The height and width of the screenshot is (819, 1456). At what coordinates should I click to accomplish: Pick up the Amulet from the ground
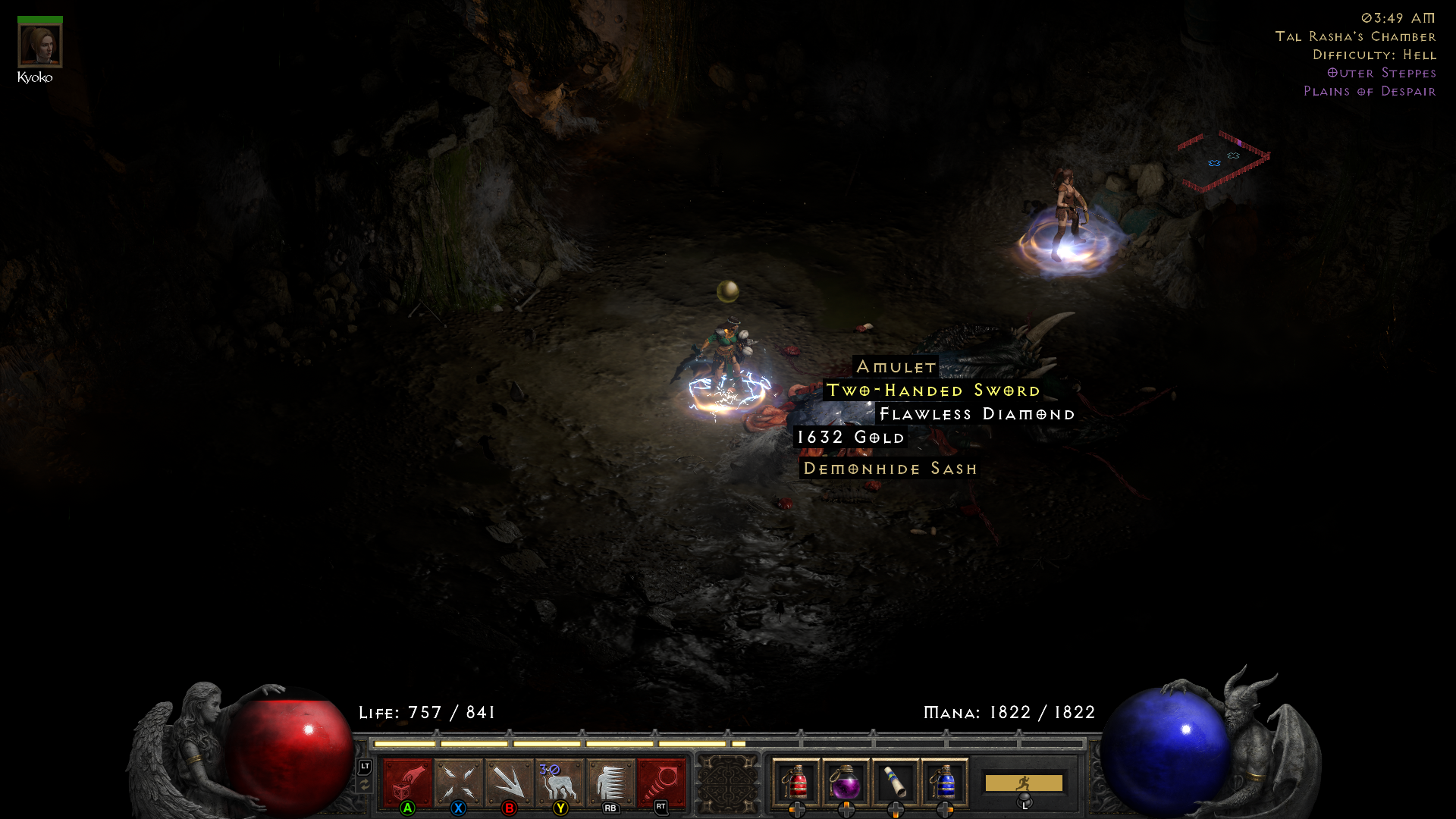[x=896, y=367]
